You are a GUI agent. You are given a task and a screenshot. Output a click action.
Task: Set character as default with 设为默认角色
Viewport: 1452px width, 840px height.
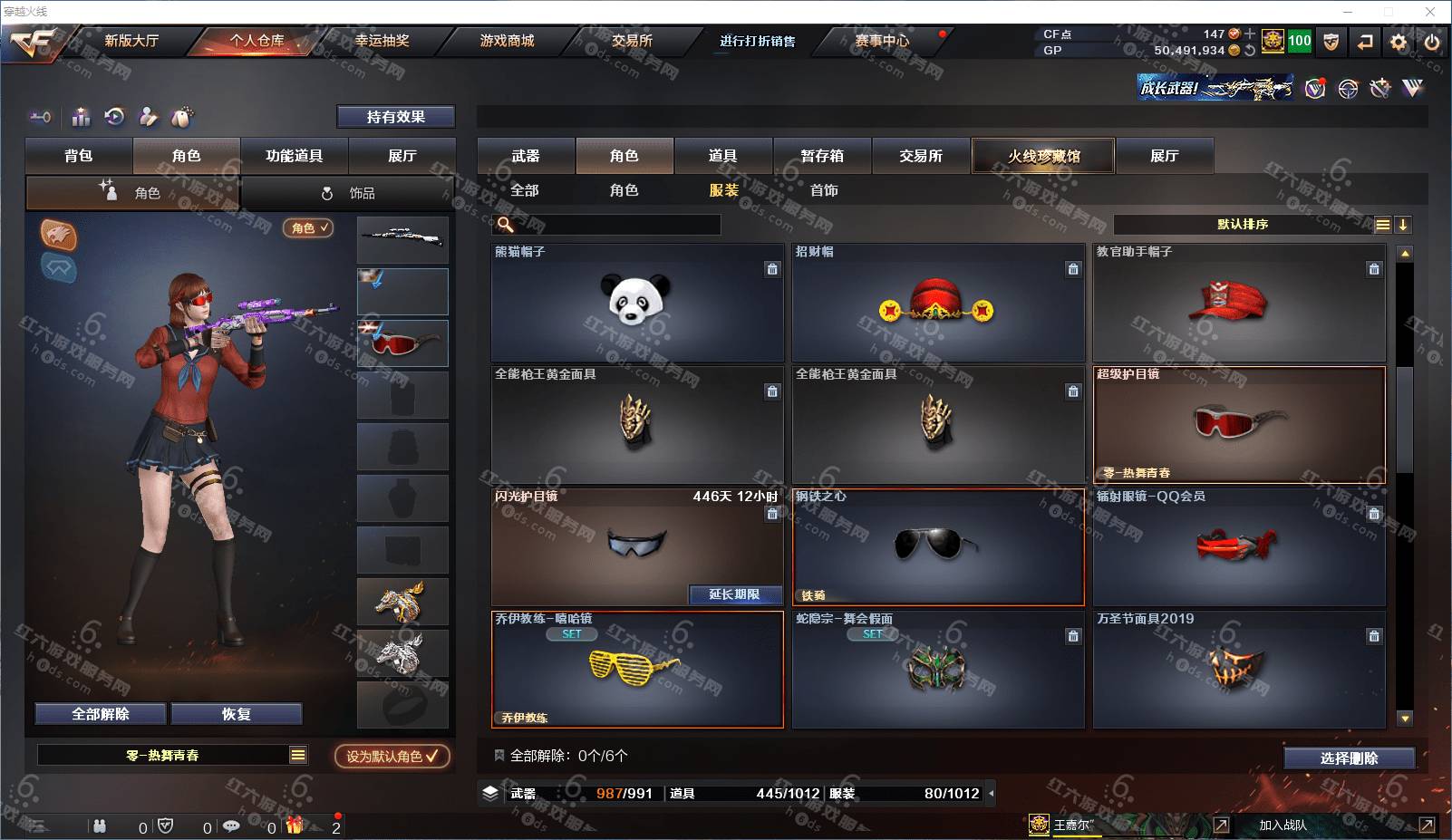pos(392,756)
